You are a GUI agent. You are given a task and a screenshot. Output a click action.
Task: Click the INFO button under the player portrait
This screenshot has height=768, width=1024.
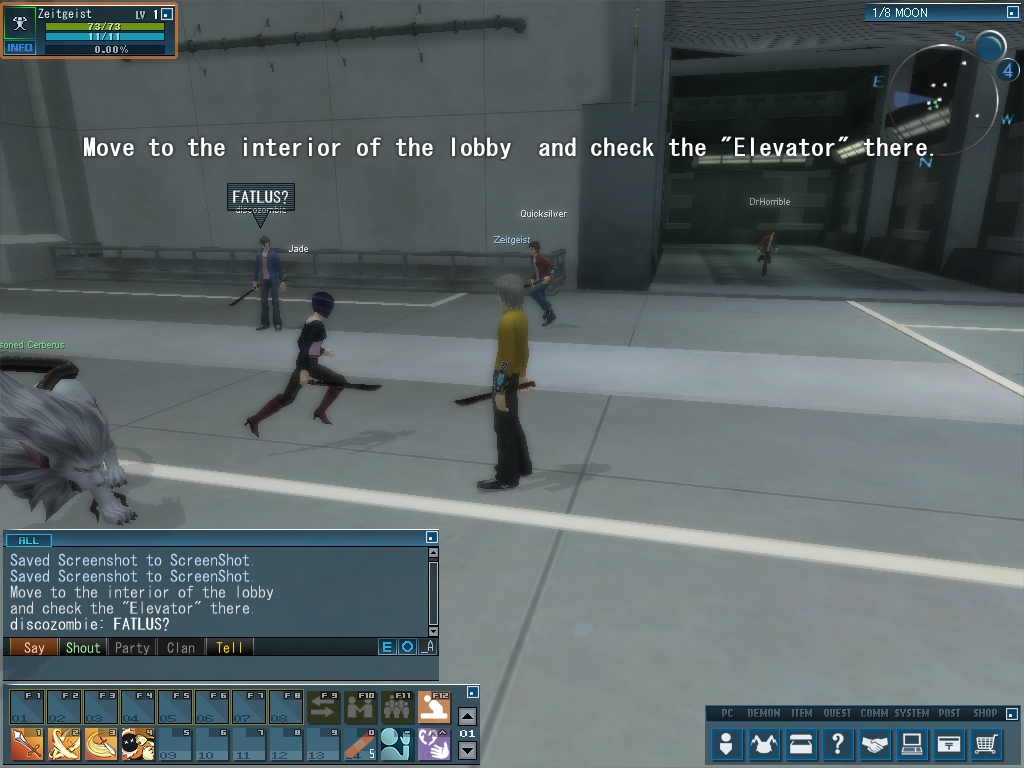coord(20,48)
